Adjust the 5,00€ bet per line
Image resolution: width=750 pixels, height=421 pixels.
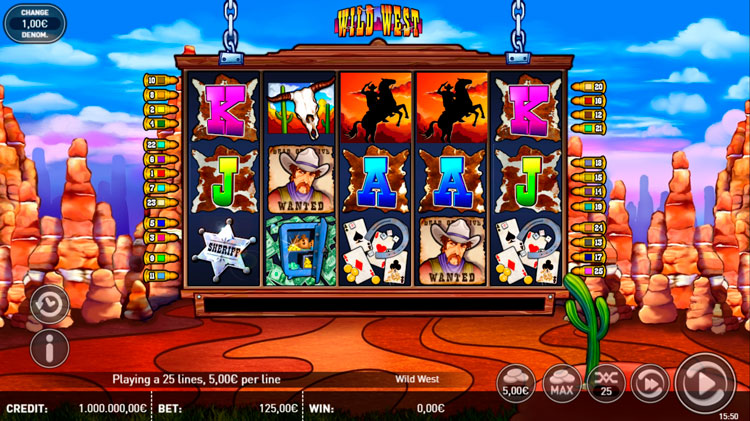[x=516, y=383]
